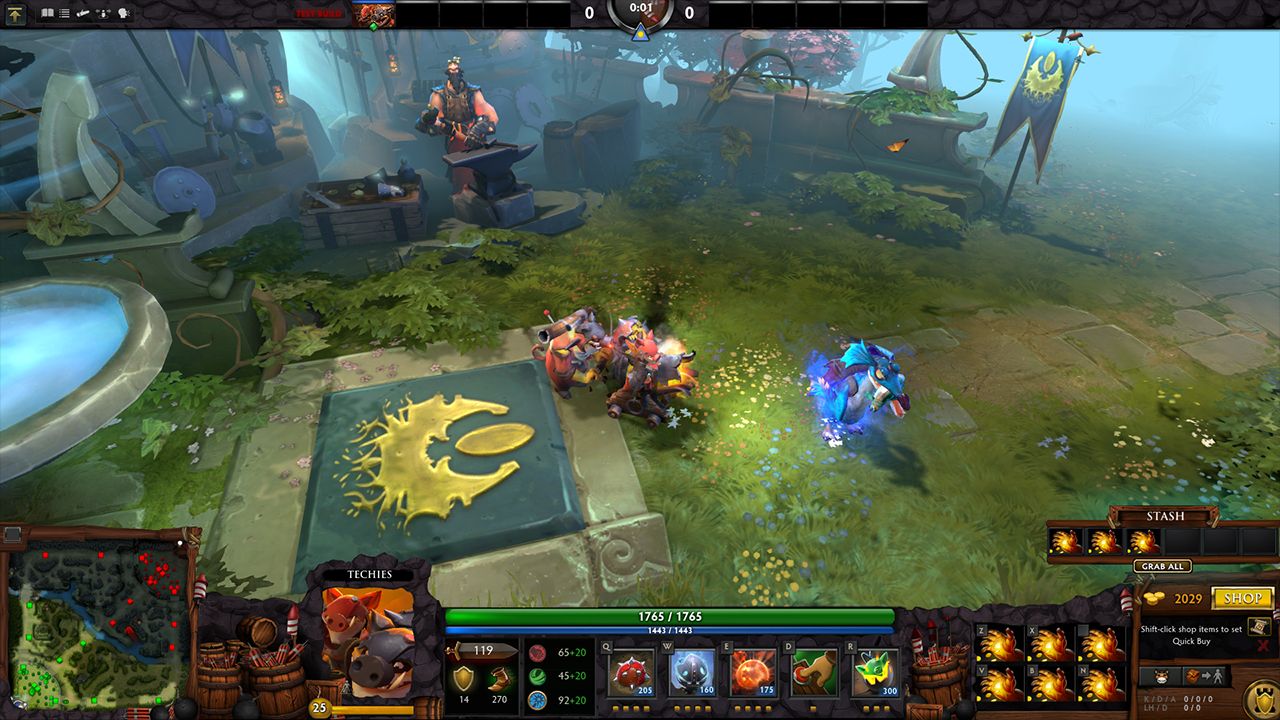The height and width of the screenshot is (720, 1280).
Task: Click the level-up arrow icon
Action: [13, 13]
